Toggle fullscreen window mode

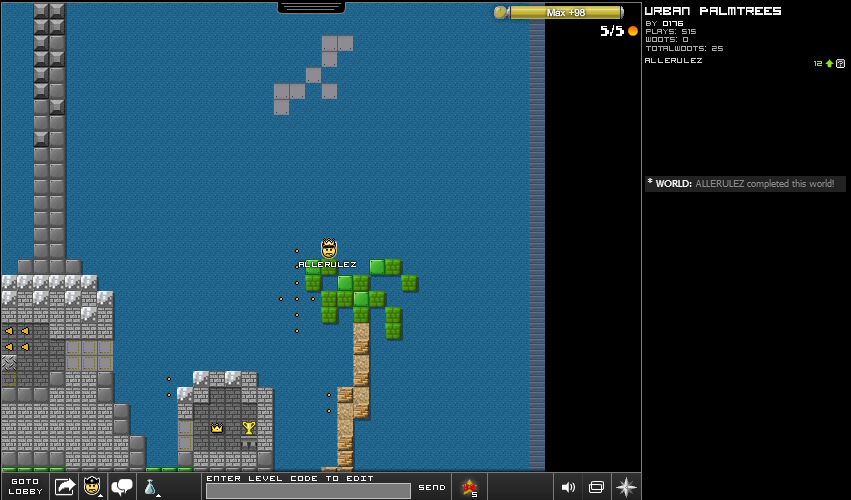point(596,487)
